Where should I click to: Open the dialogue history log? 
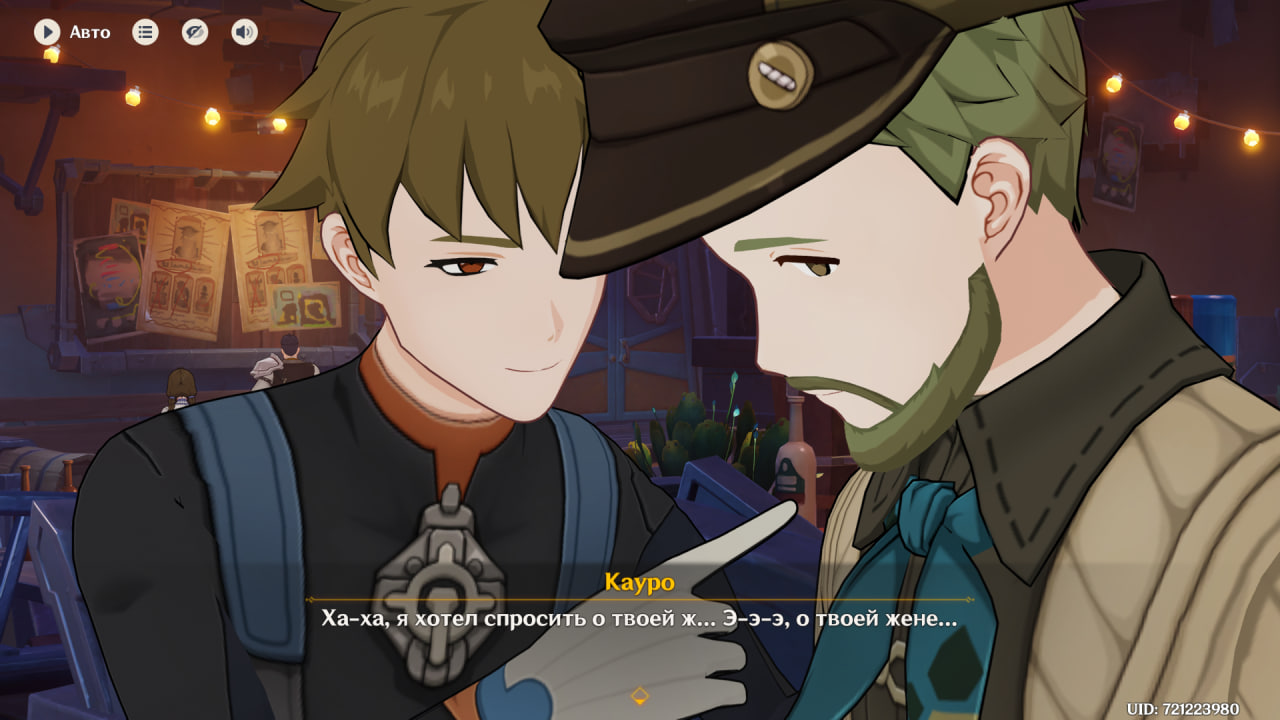(146, 32)
